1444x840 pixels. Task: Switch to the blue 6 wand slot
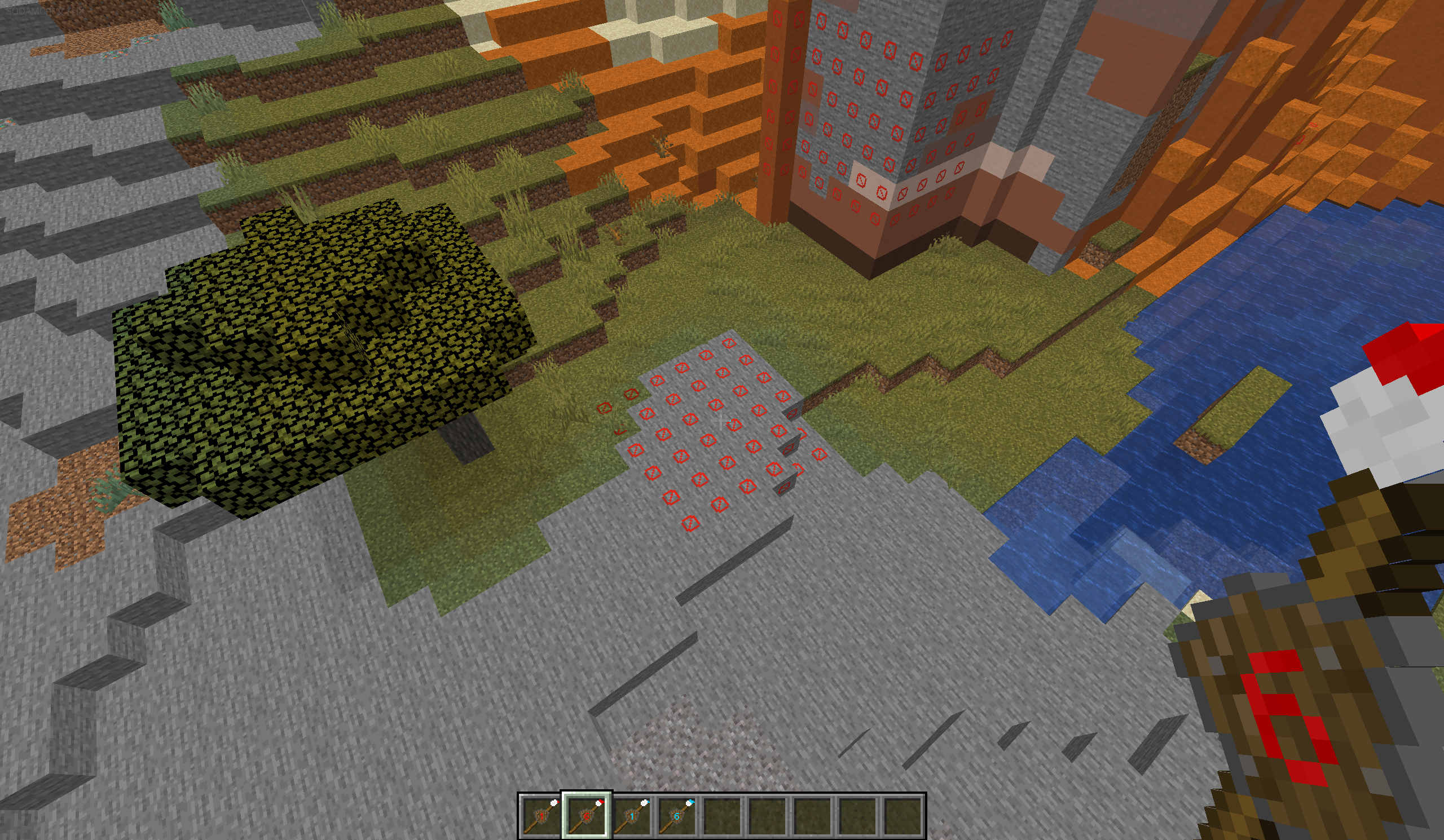click(677, 815)
